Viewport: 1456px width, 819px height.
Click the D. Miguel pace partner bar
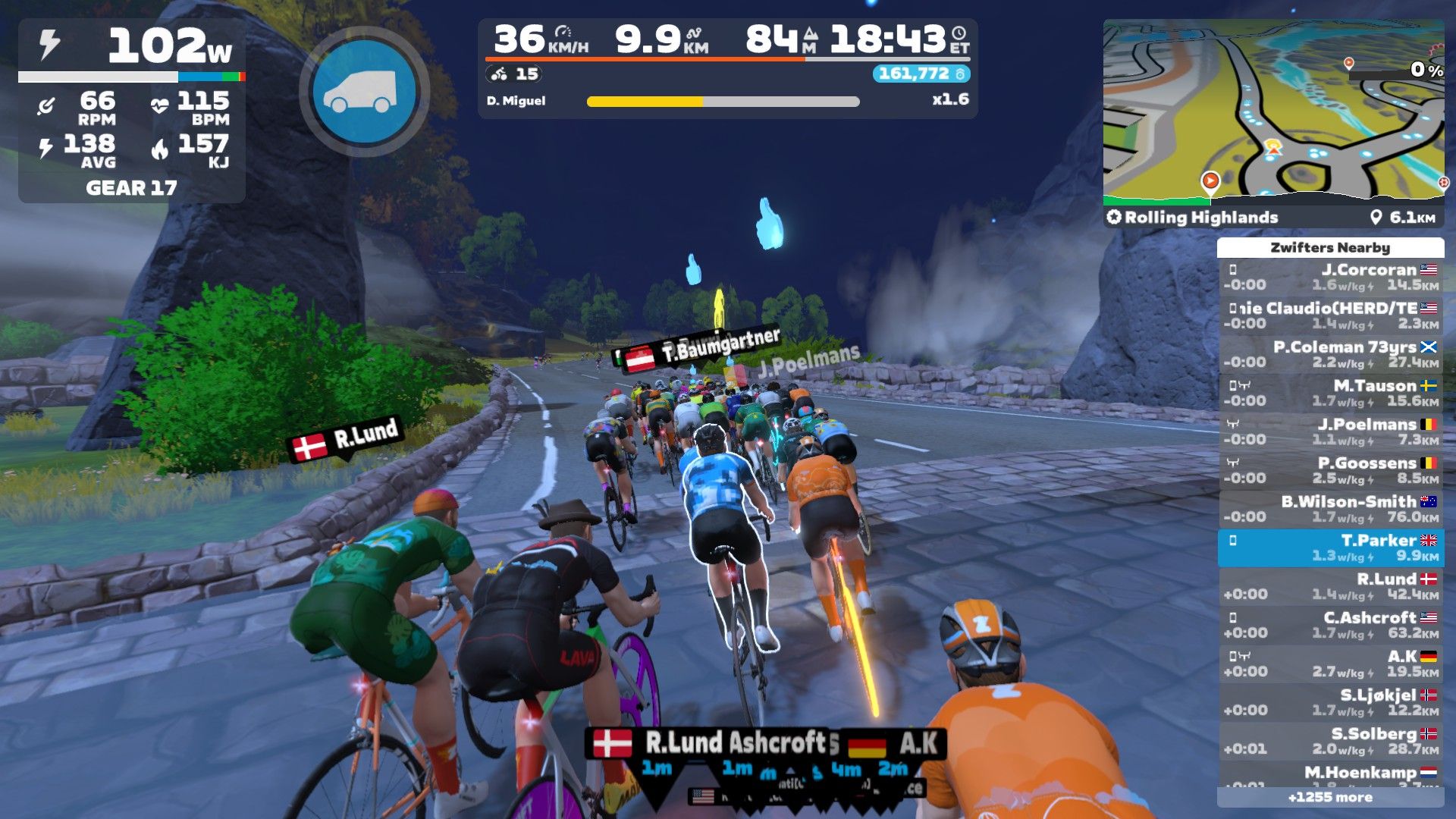722,102
